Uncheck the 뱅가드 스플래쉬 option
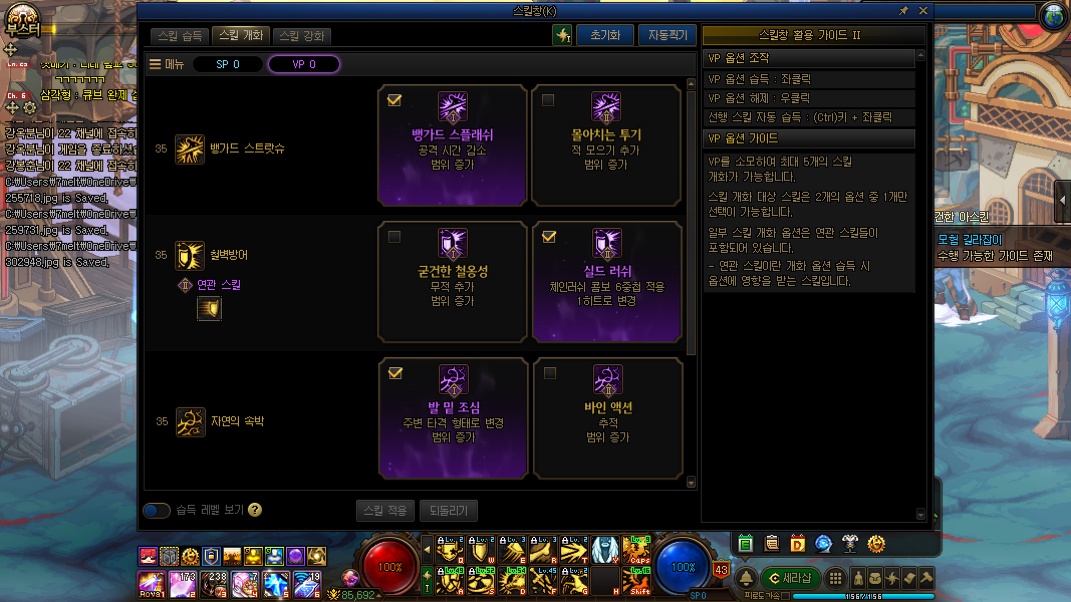Image resolution: width=1071 pixels, height=602 pixels. pos(394,100)
